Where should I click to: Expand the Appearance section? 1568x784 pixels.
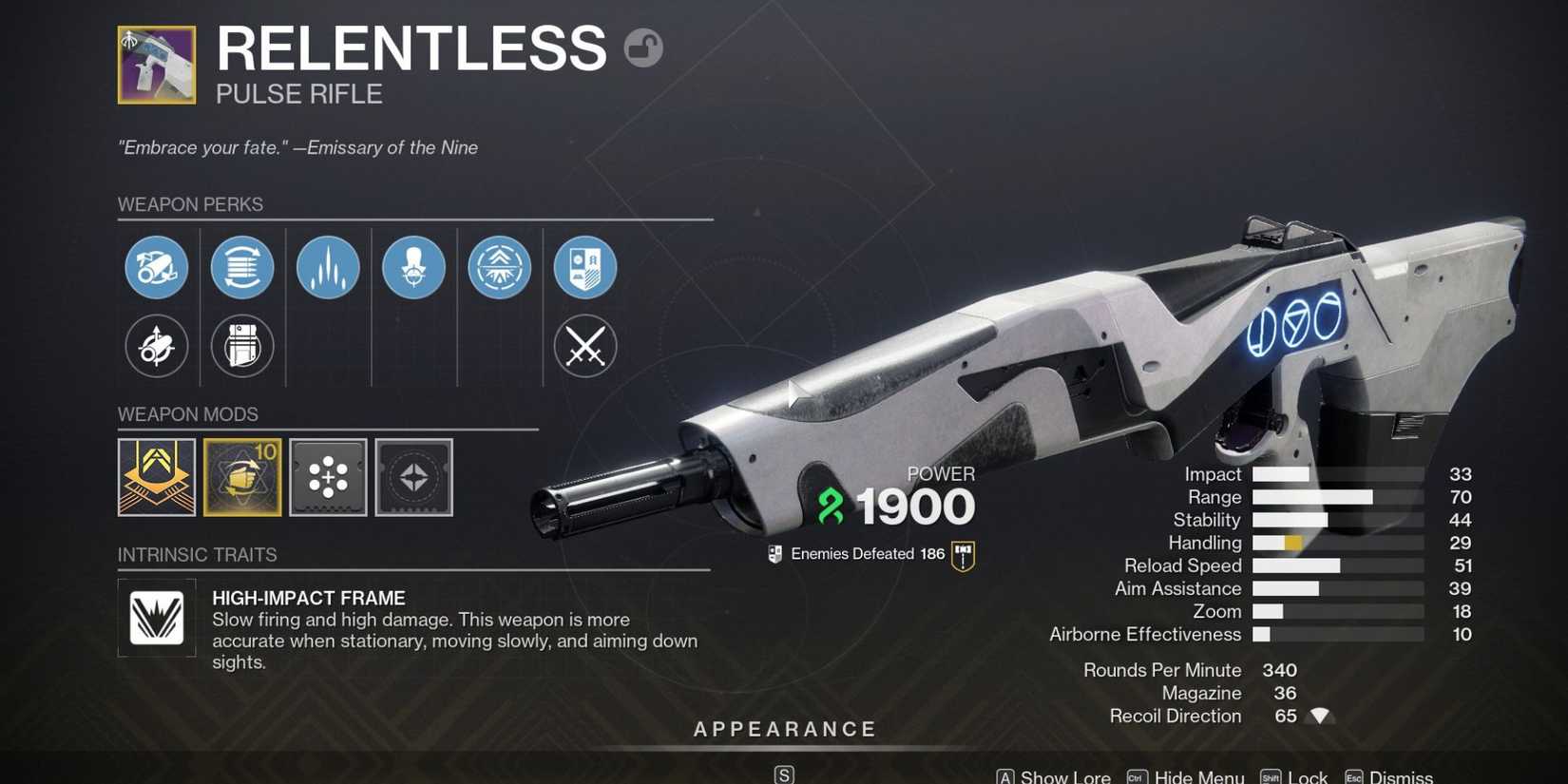(783, 729)
